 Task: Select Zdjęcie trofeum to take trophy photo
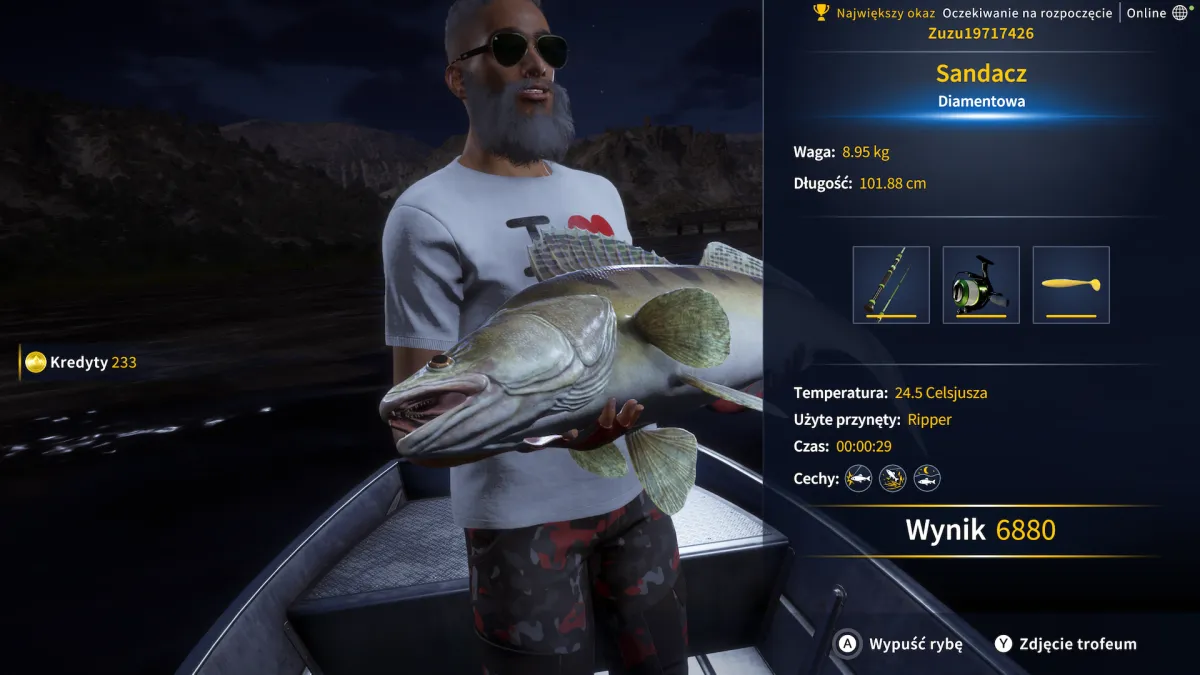1066,644
